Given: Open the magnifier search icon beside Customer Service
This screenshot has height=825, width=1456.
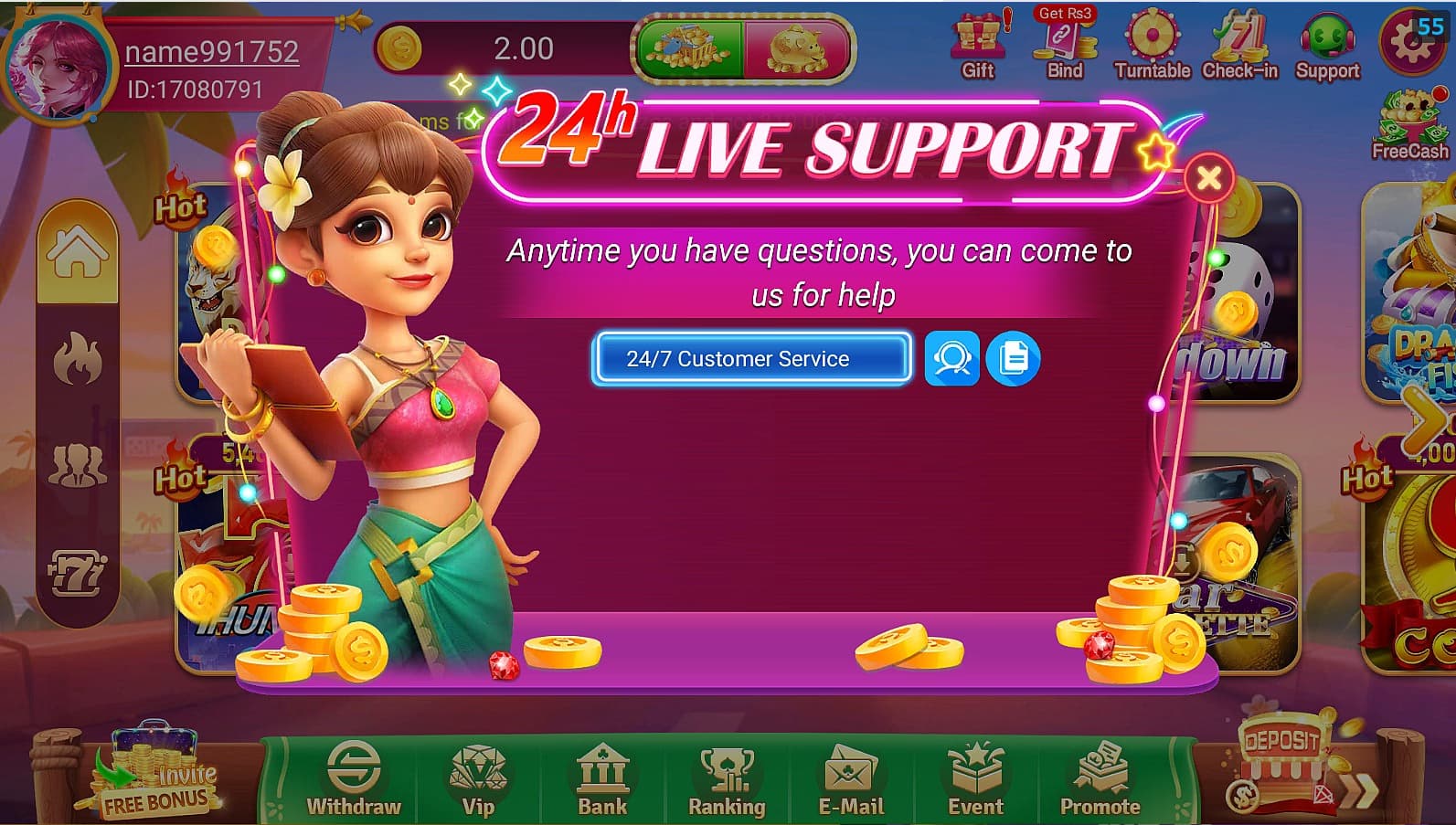Looking at the screenshot, I should [951, 358].
